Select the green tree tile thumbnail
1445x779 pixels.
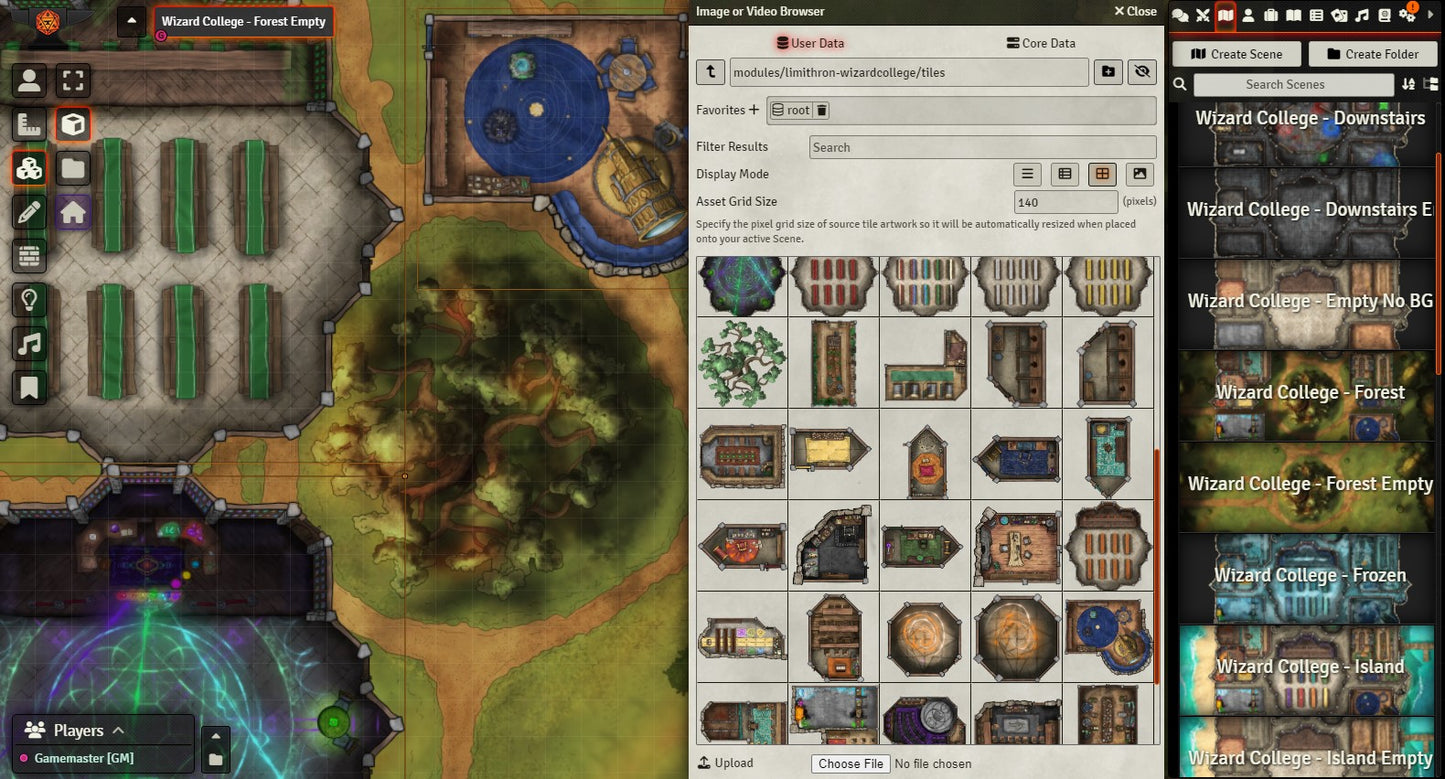coord(741,363)
